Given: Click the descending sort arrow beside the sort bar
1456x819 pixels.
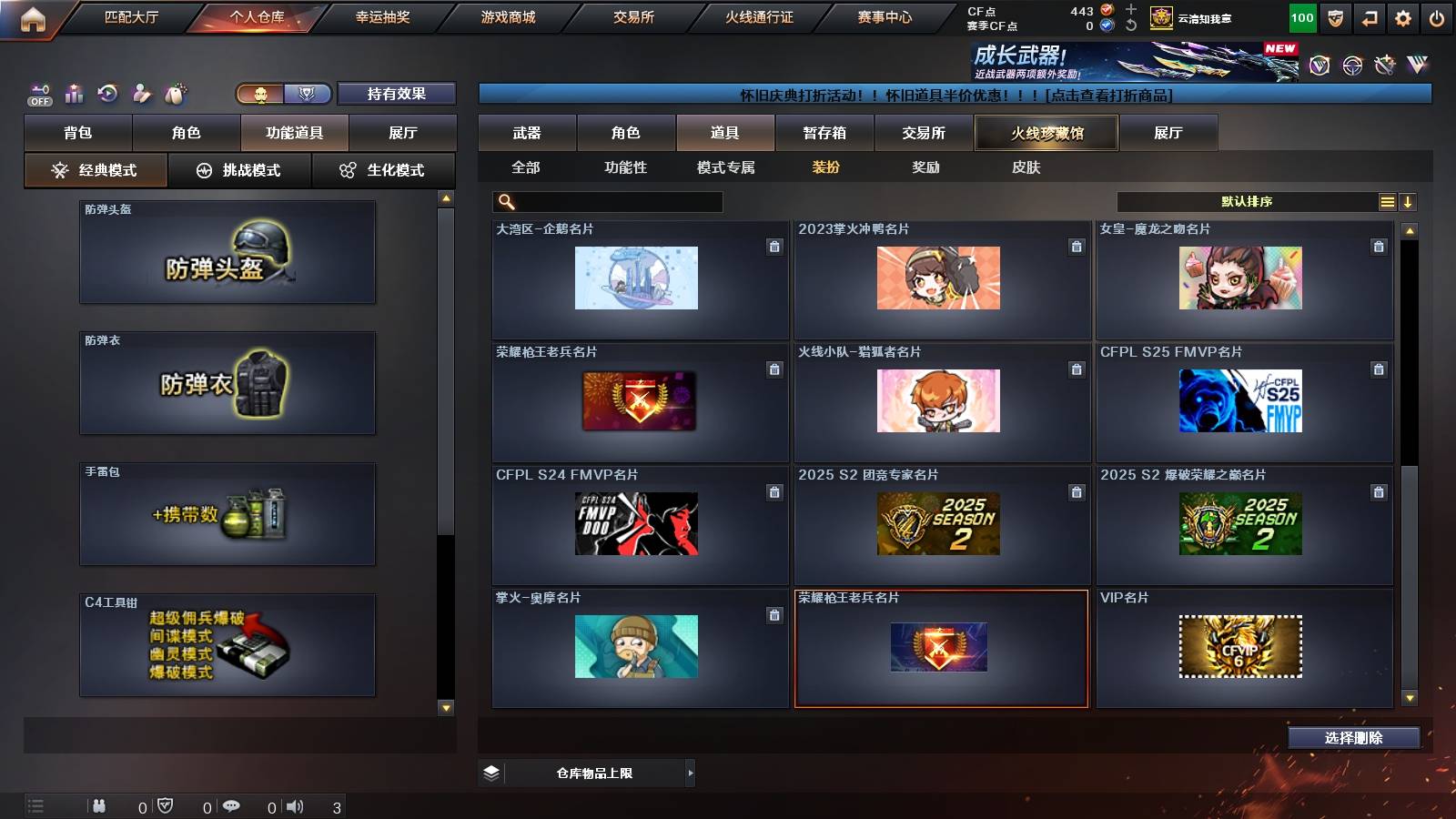Looking at the screenshot, I should pyautogui.click(x=1409, y=200).
